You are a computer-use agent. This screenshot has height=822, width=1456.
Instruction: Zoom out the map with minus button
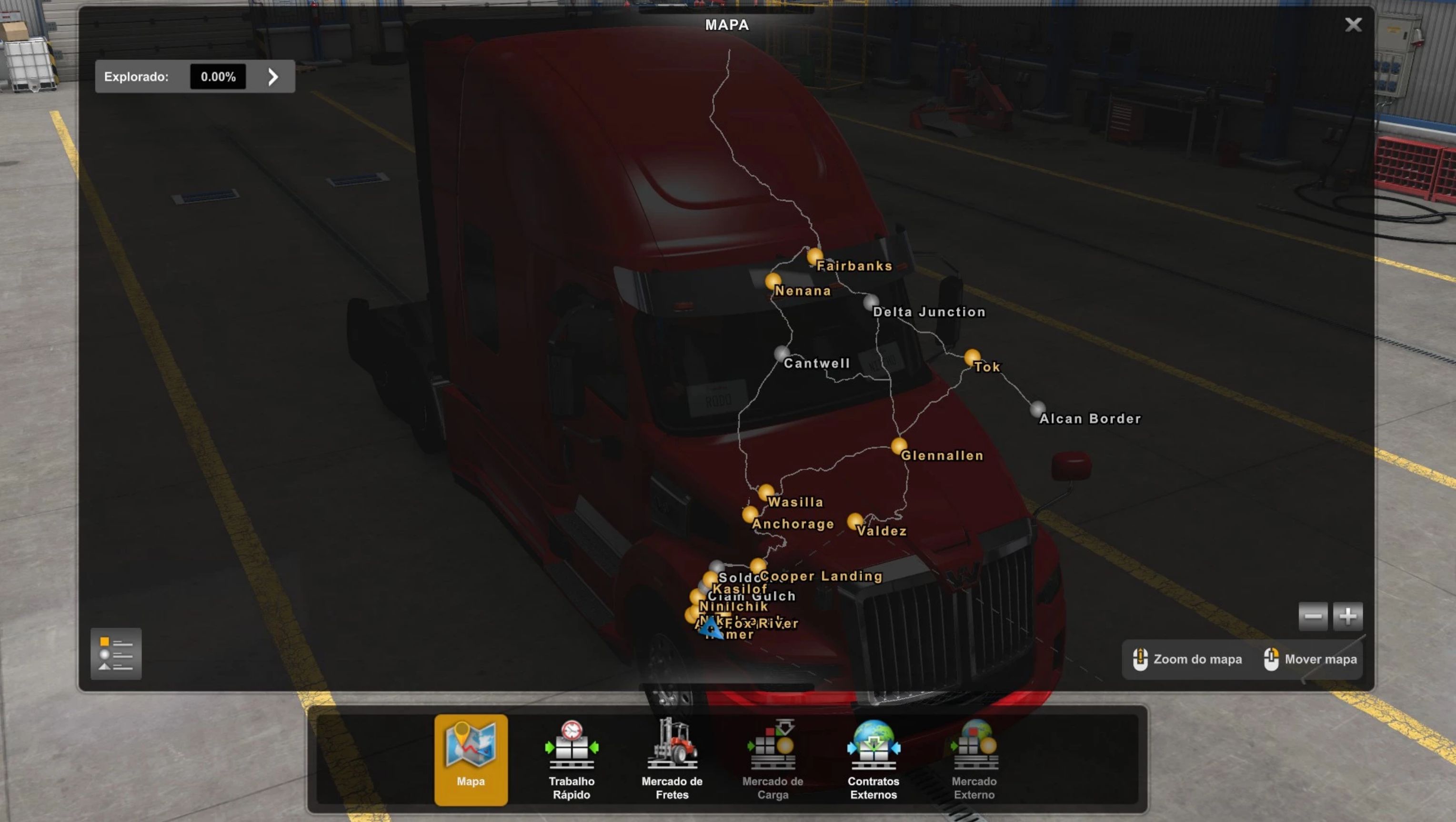(x=1313, y=616)
